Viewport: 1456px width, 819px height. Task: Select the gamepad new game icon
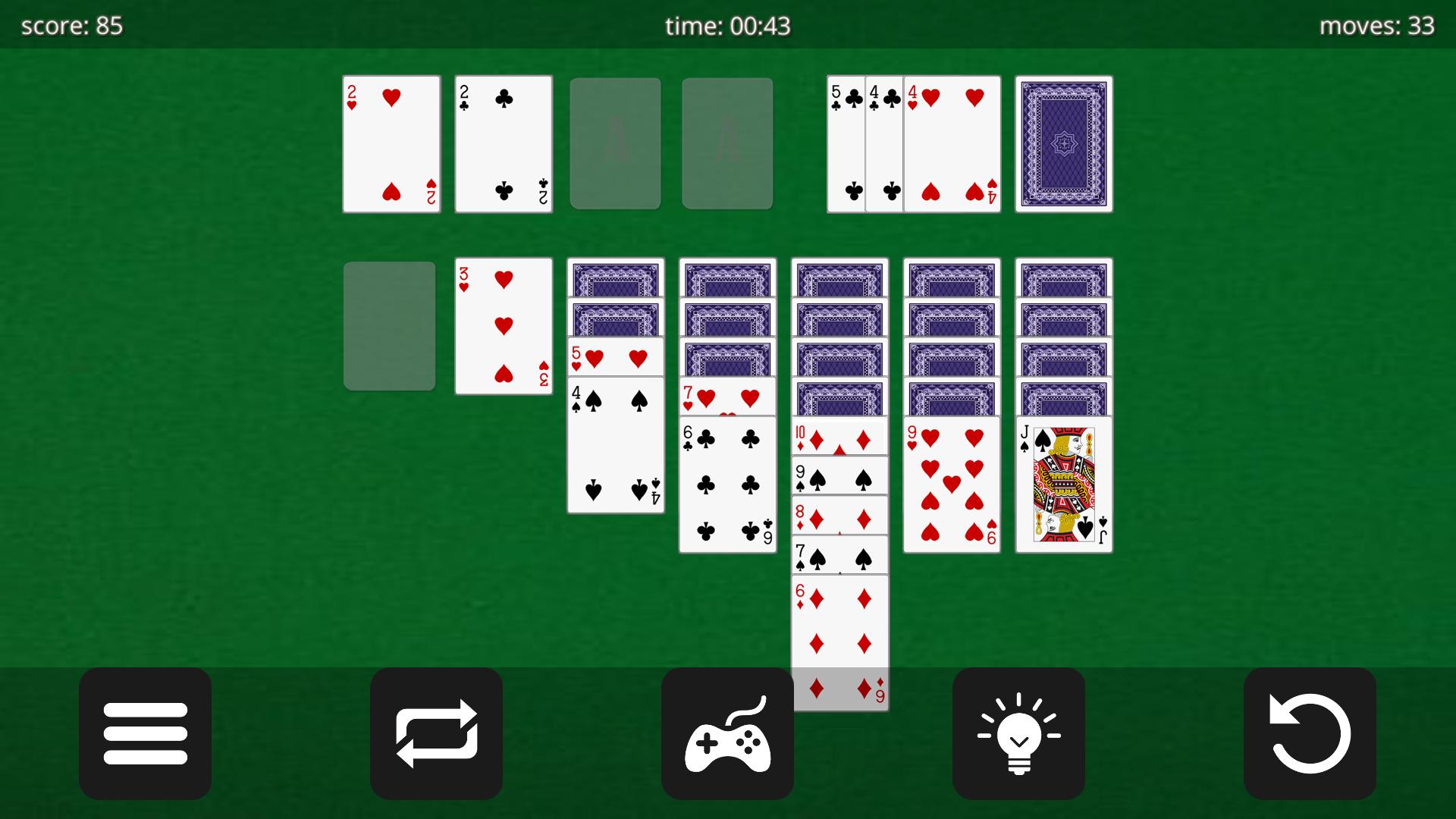click(x=727, y=732)
